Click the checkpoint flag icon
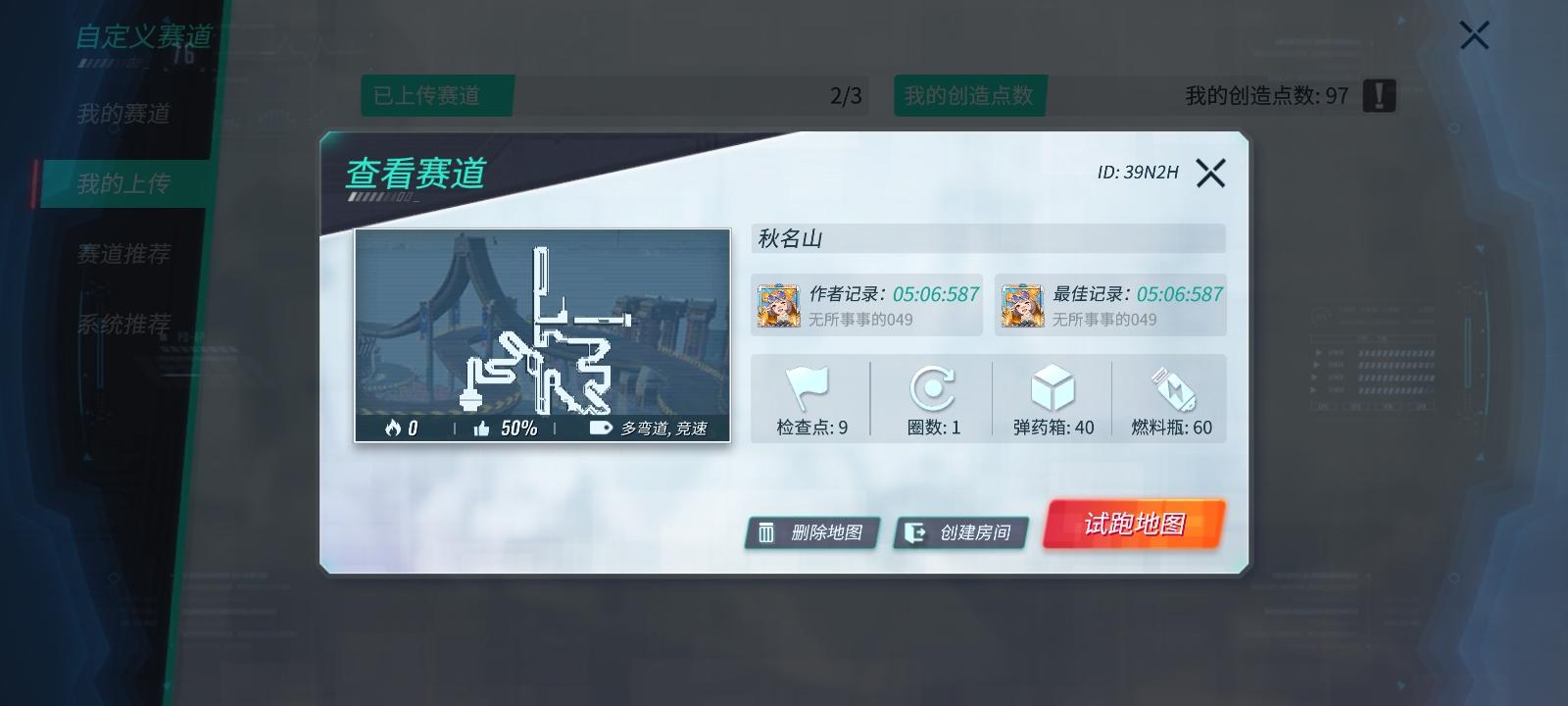This screenshot has height=706, width=1568. [x=806, y=390]
